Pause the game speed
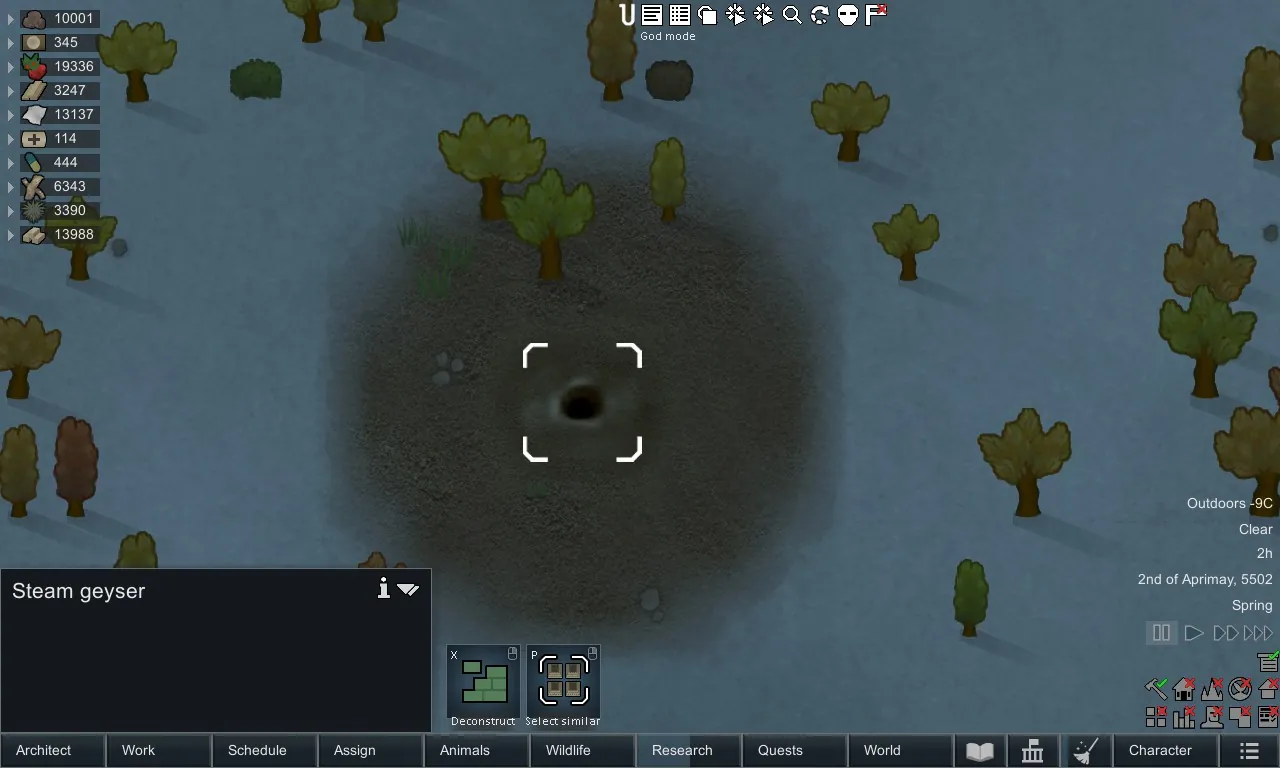This screenshot has width=1280, height=768. tap(1161, 633)
